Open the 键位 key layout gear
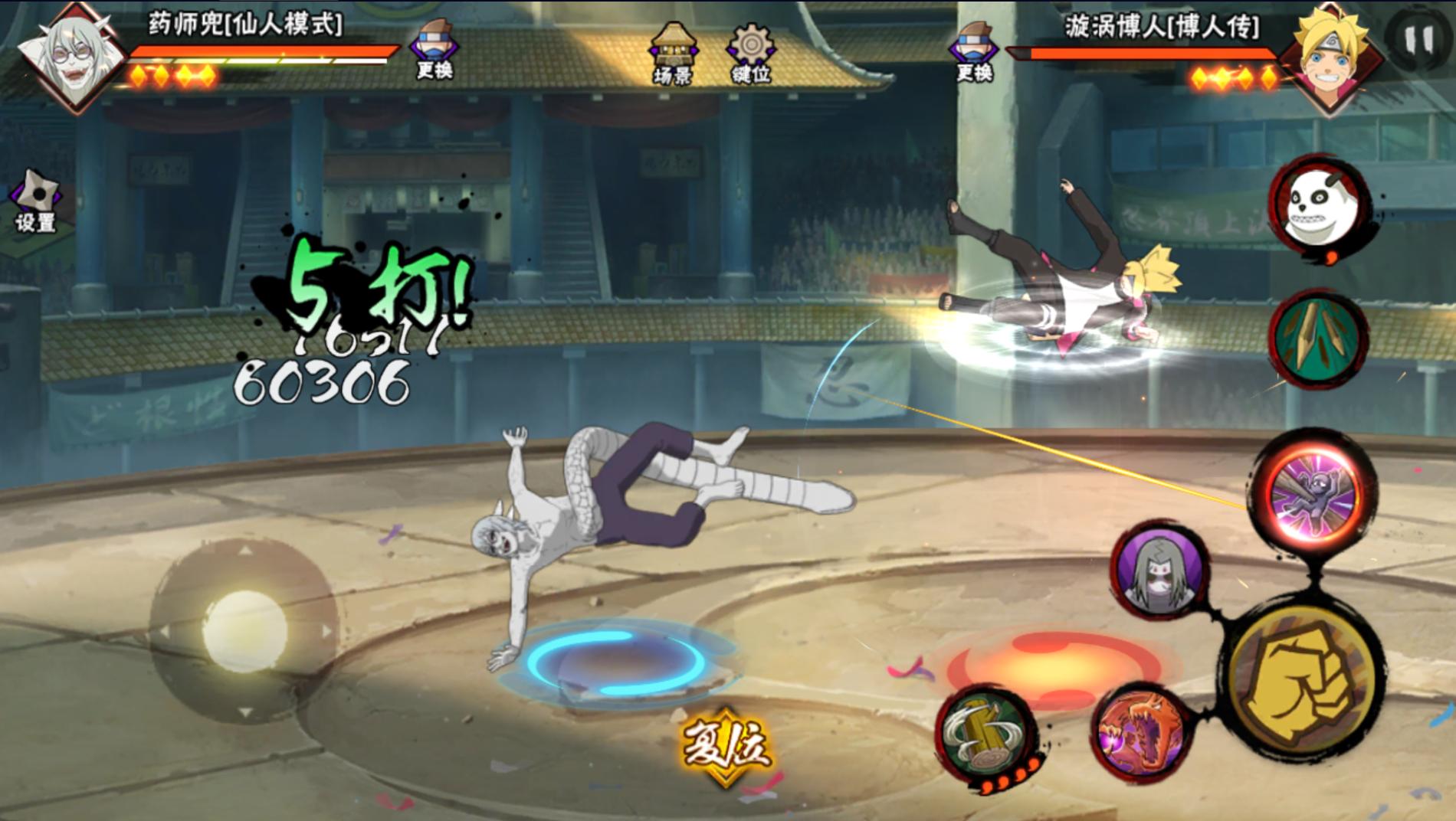Image resolution: width=1456 pixels, height=821 pixels. click(751, 52)
